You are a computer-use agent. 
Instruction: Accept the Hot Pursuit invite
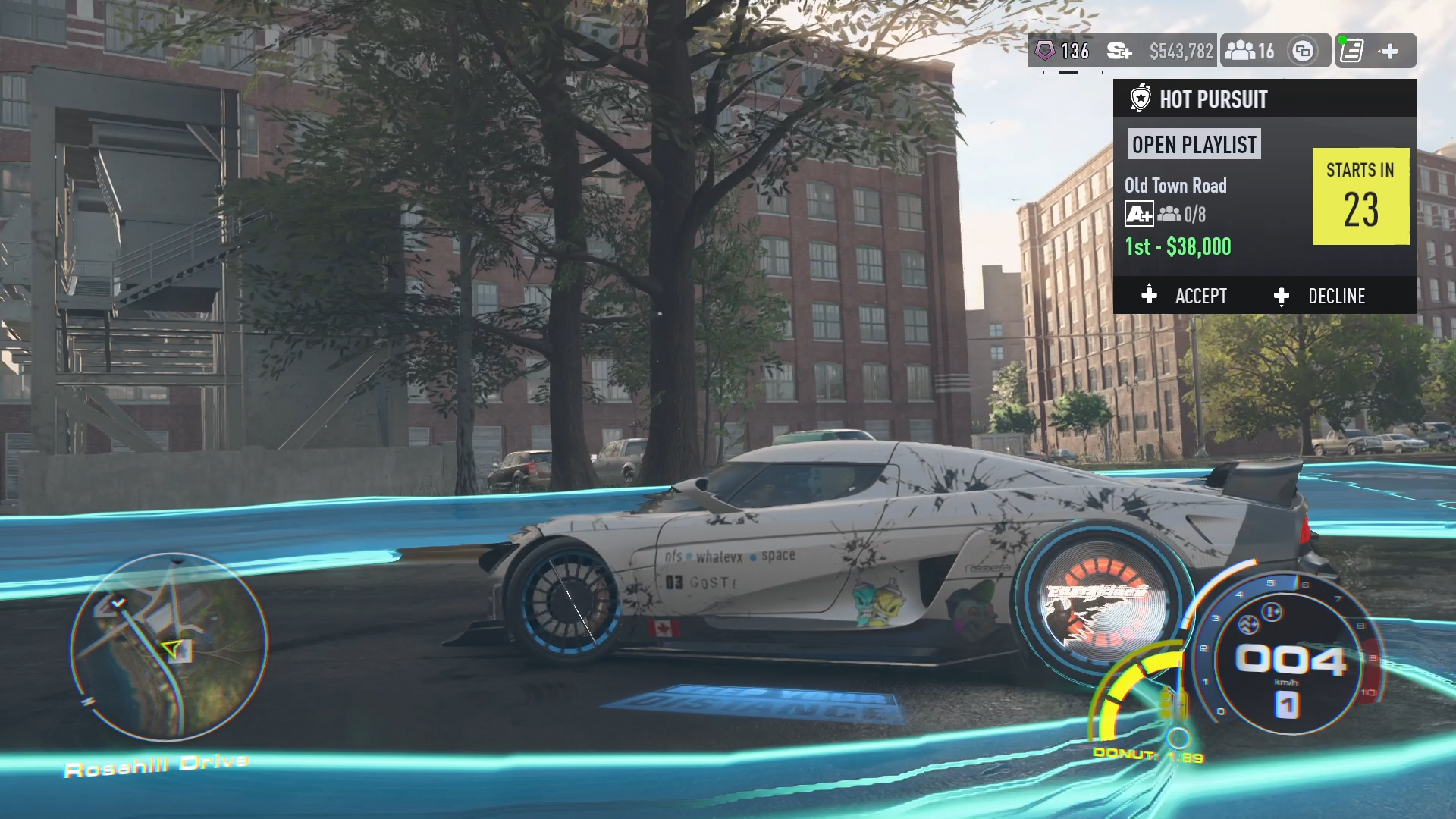pyautogui.click(x=1185, y=296)
